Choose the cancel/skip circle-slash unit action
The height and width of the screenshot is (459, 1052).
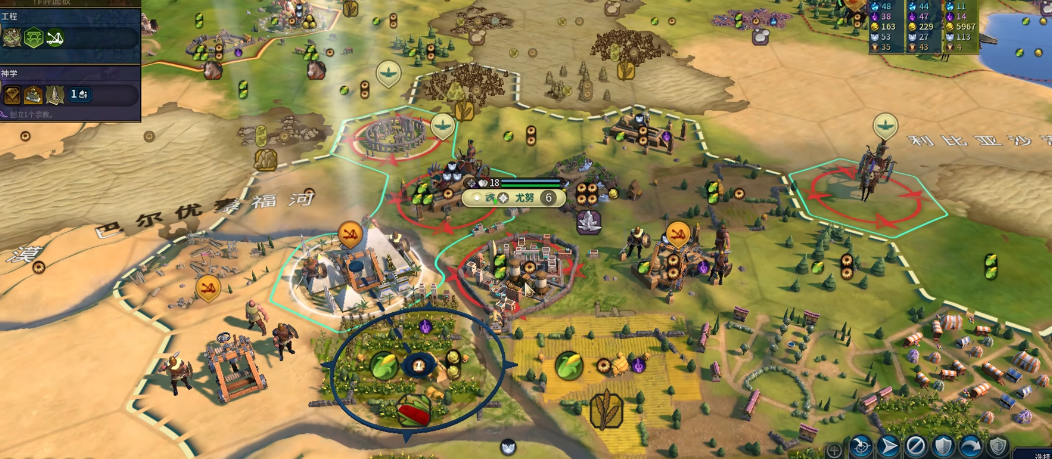point(916,446)
